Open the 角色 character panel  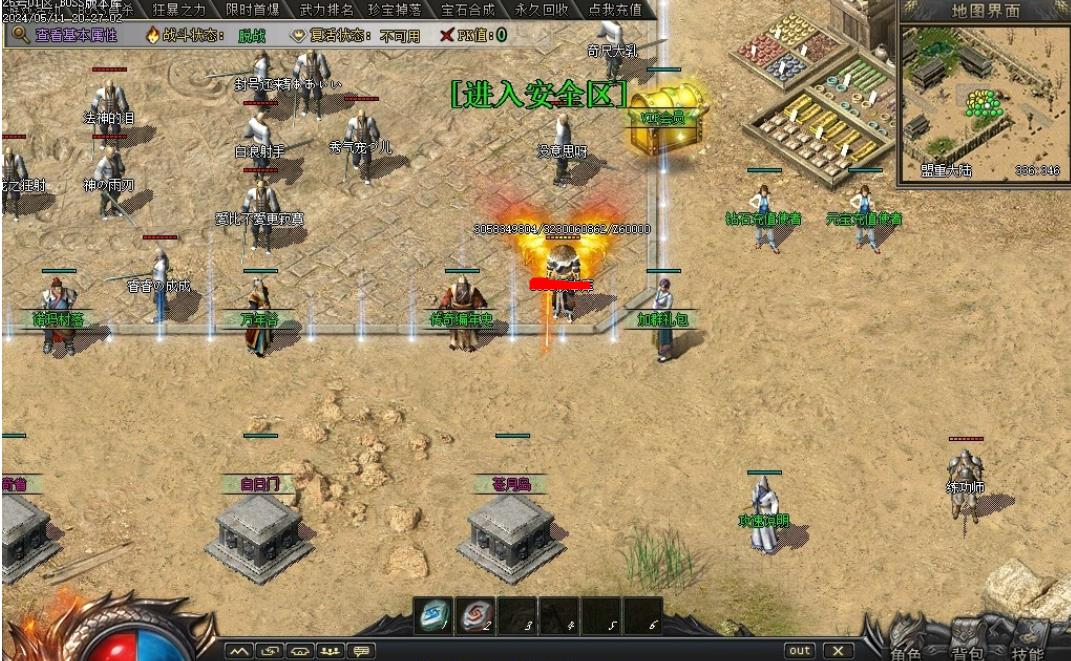tap(906, 653)
